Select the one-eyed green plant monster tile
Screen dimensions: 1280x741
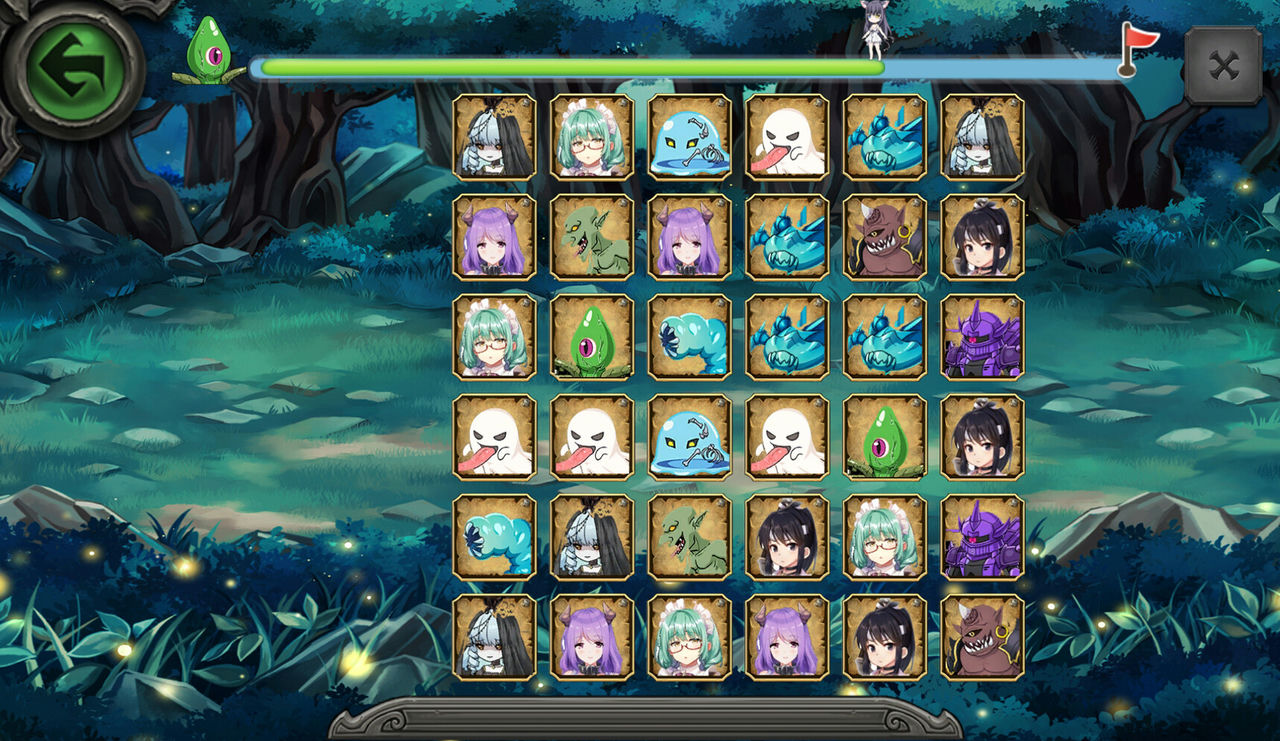point(590,339)
